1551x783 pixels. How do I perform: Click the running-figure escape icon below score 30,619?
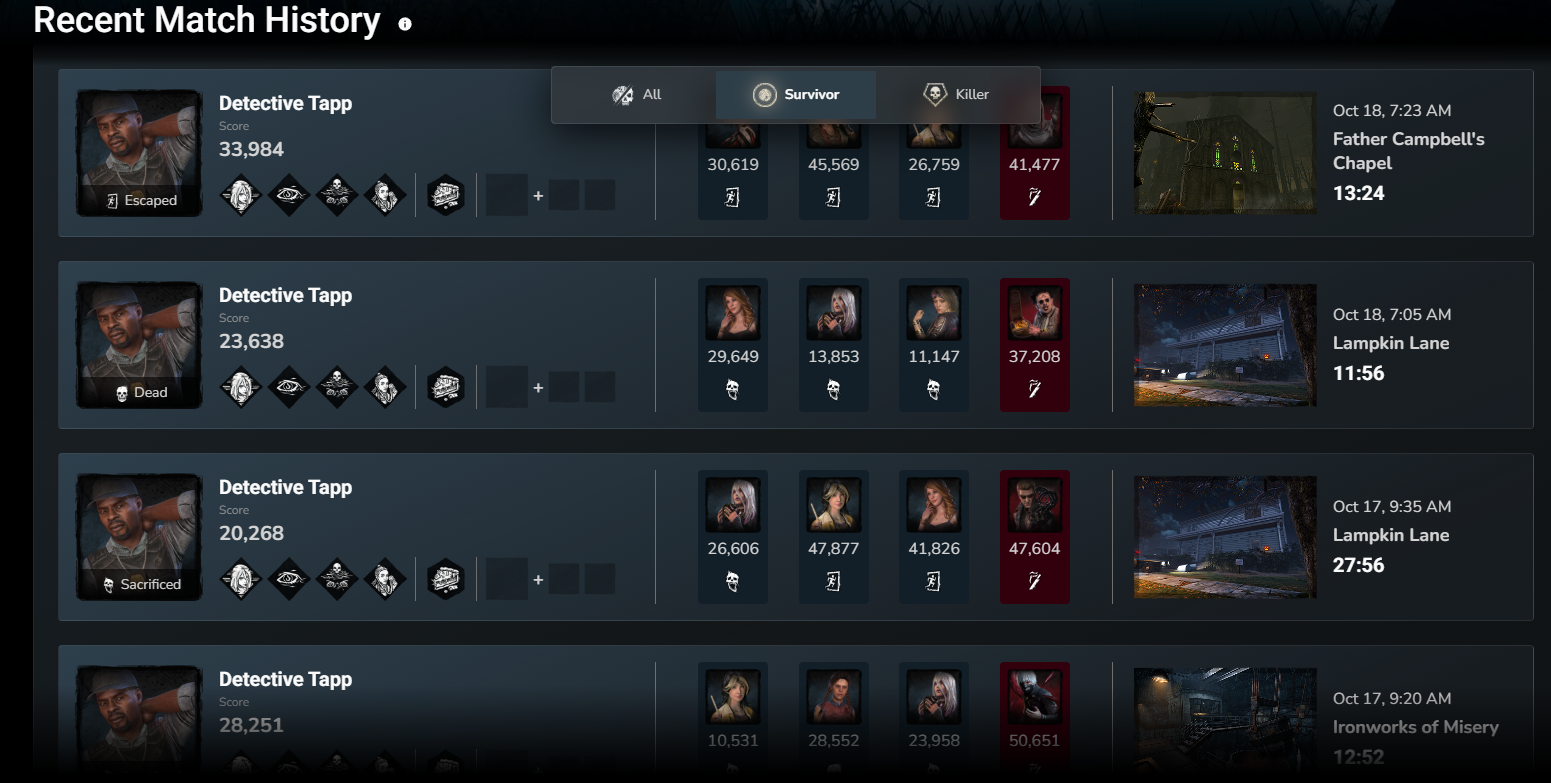click(733, 196)
